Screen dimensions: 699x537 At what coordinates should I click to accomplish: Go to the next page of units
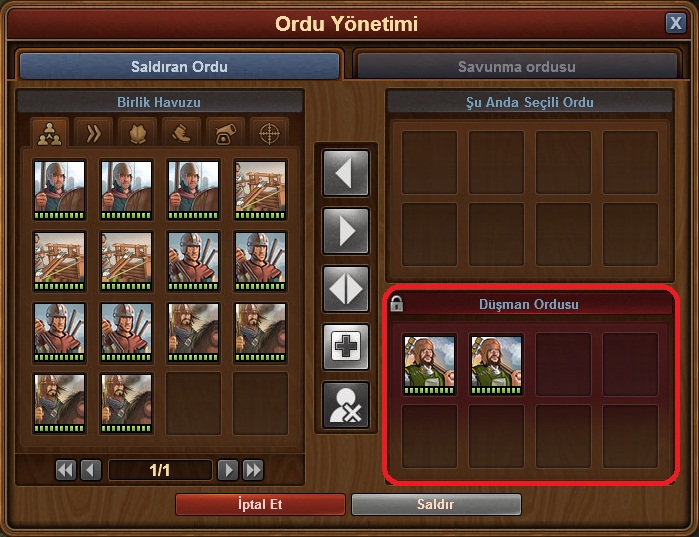pyautogui.click(x=228, y=469)
